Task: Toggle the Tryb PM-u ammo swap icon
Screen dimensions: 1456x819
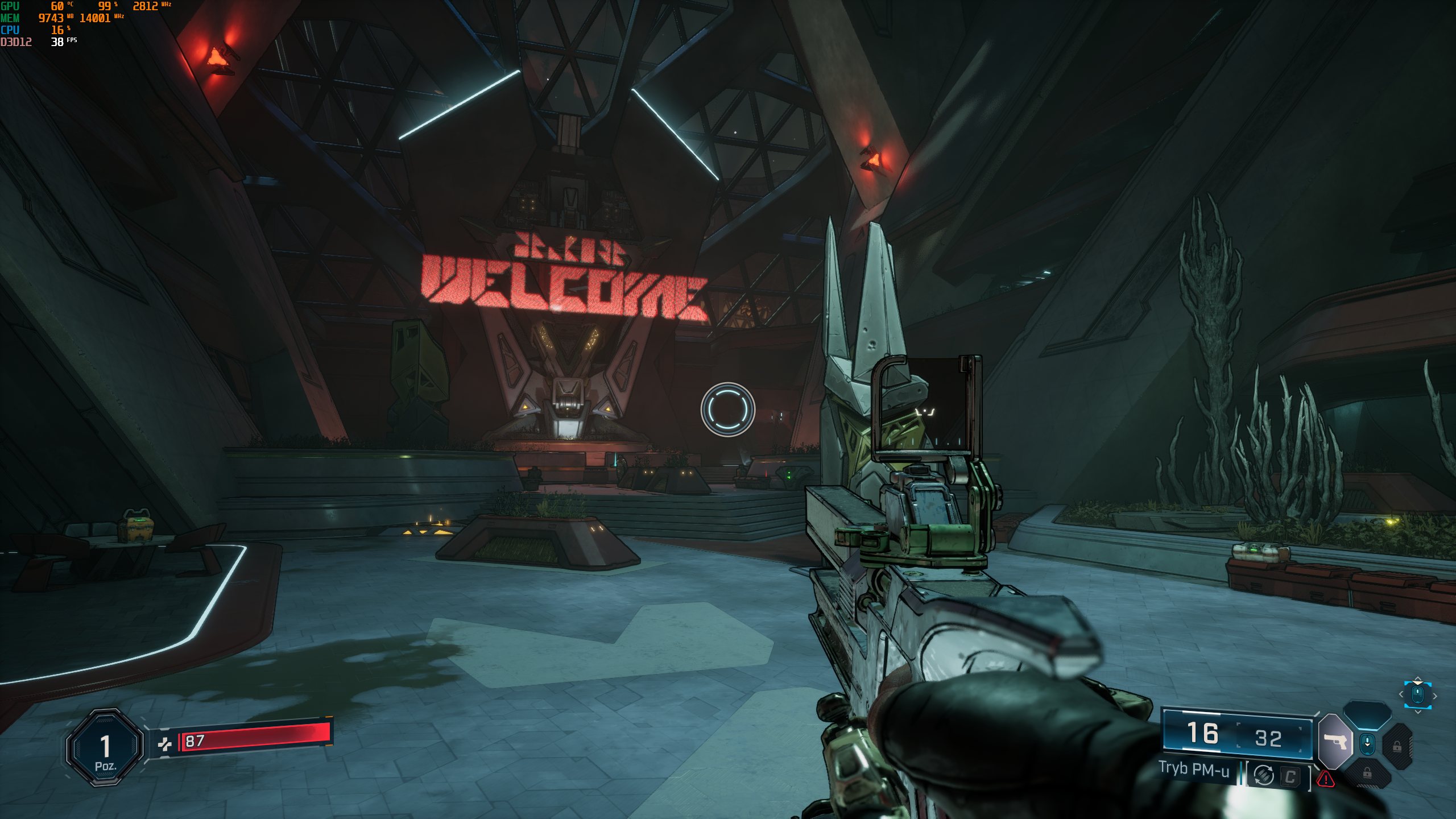Action: pos(1263,775)
